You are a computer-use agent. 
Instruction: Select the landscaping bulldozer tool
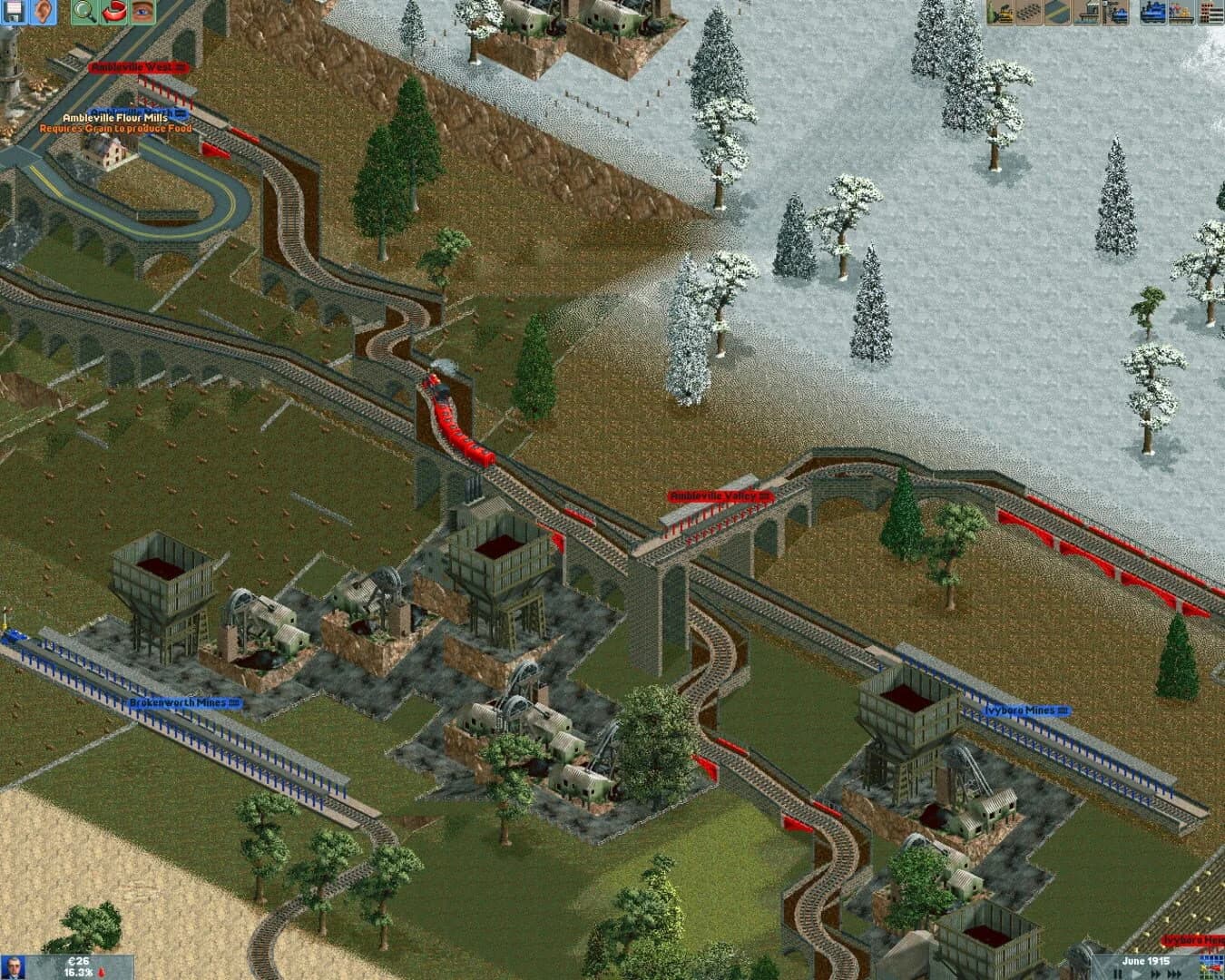point(1000,13)
